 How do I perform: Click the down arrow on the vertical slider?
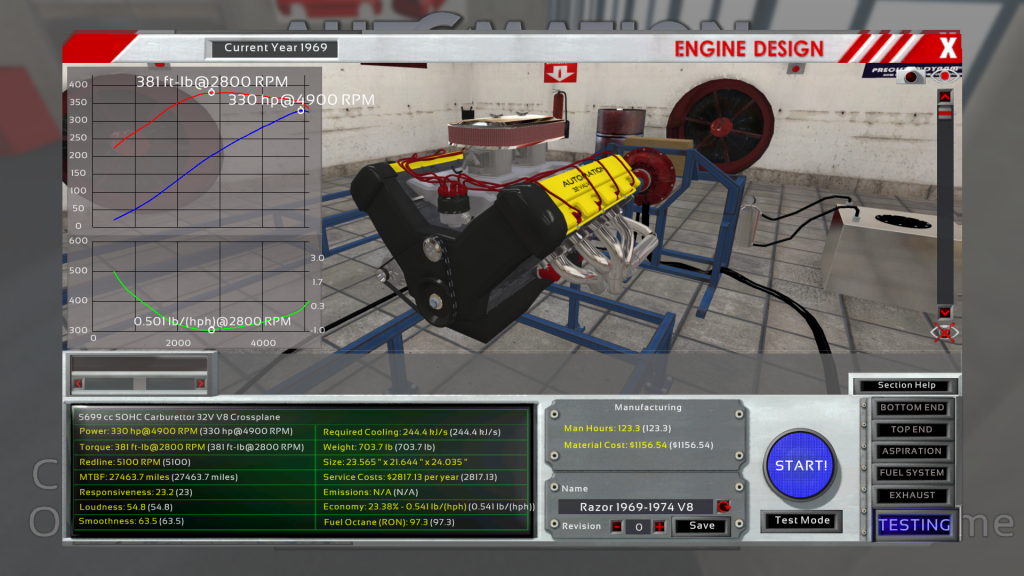tap(944, 312)
